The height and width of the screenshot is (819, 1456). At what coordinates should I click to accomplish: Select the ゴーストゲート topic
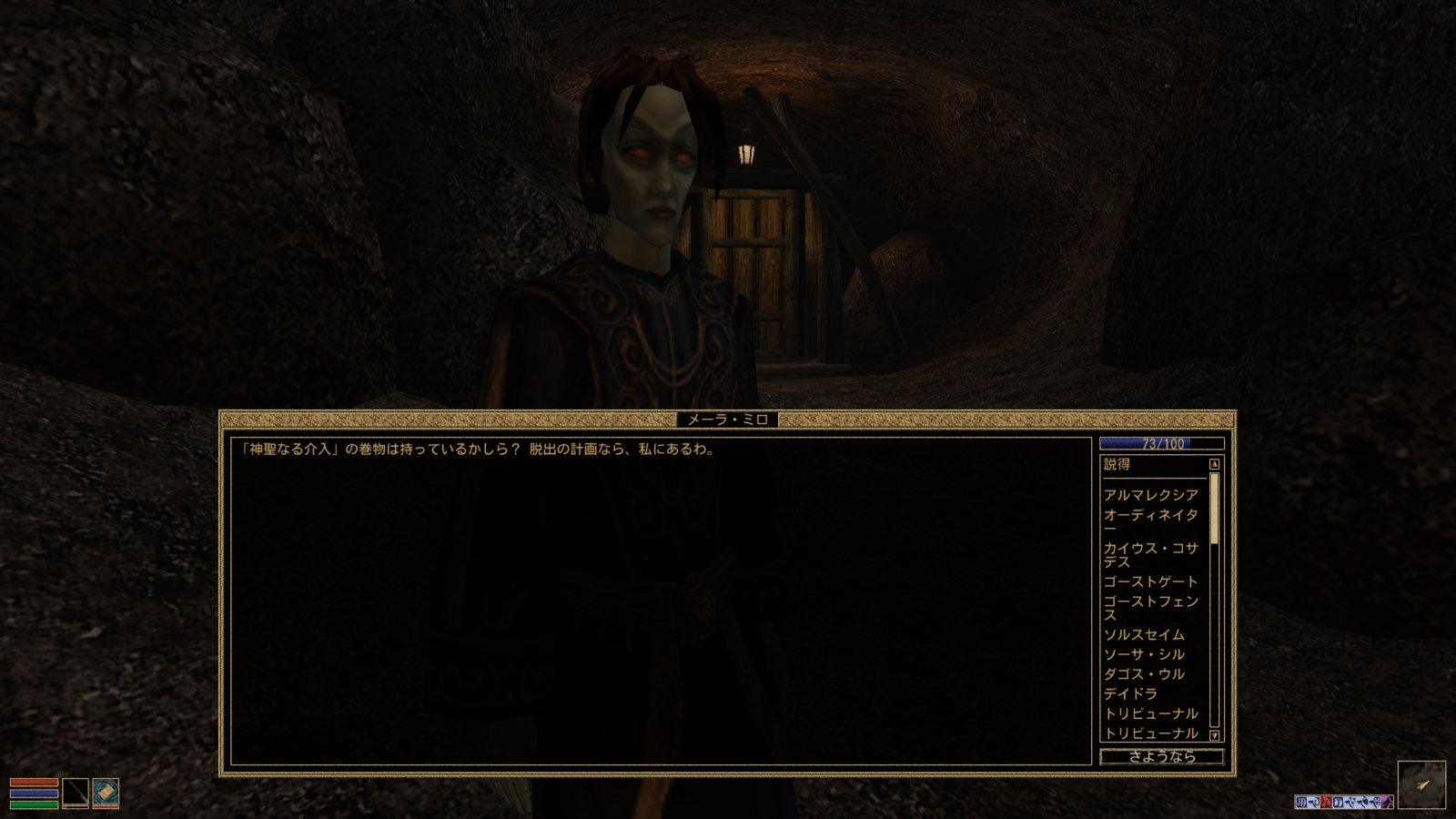(x=1150, y=581)
